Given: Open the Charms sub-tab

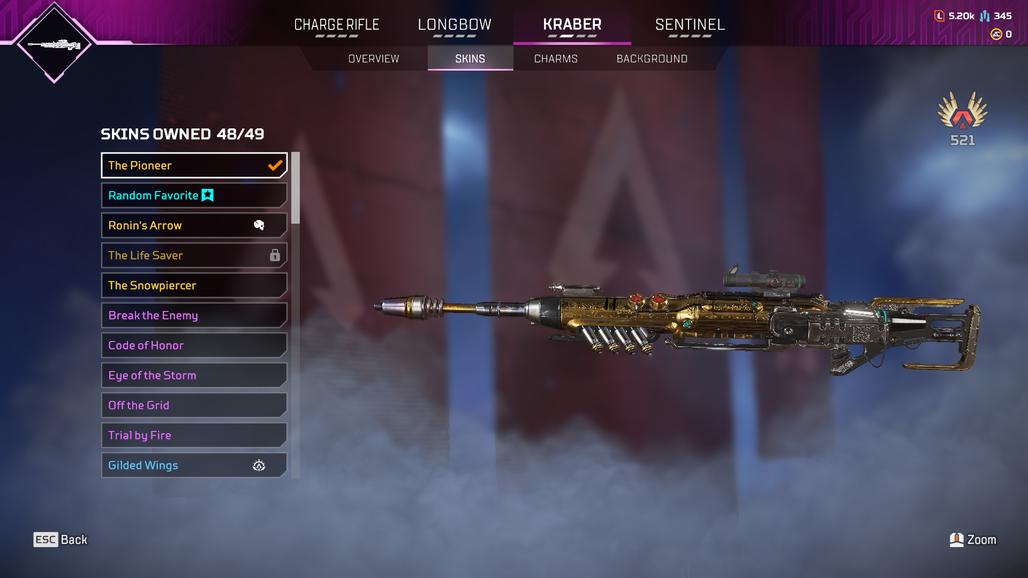Looking at the screenshot, I should point(555,59).
